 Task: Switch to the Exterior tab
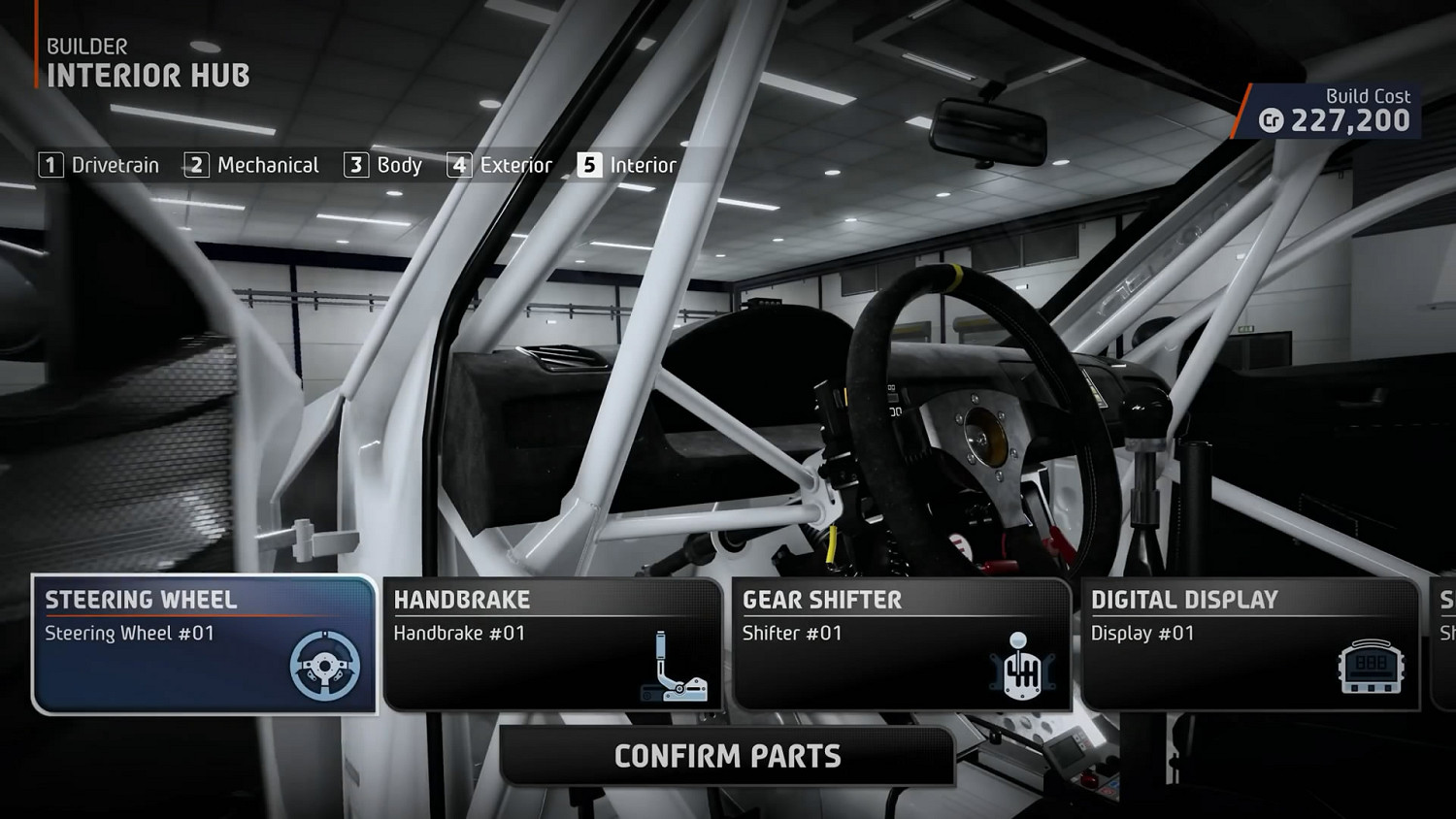point(515,165)
